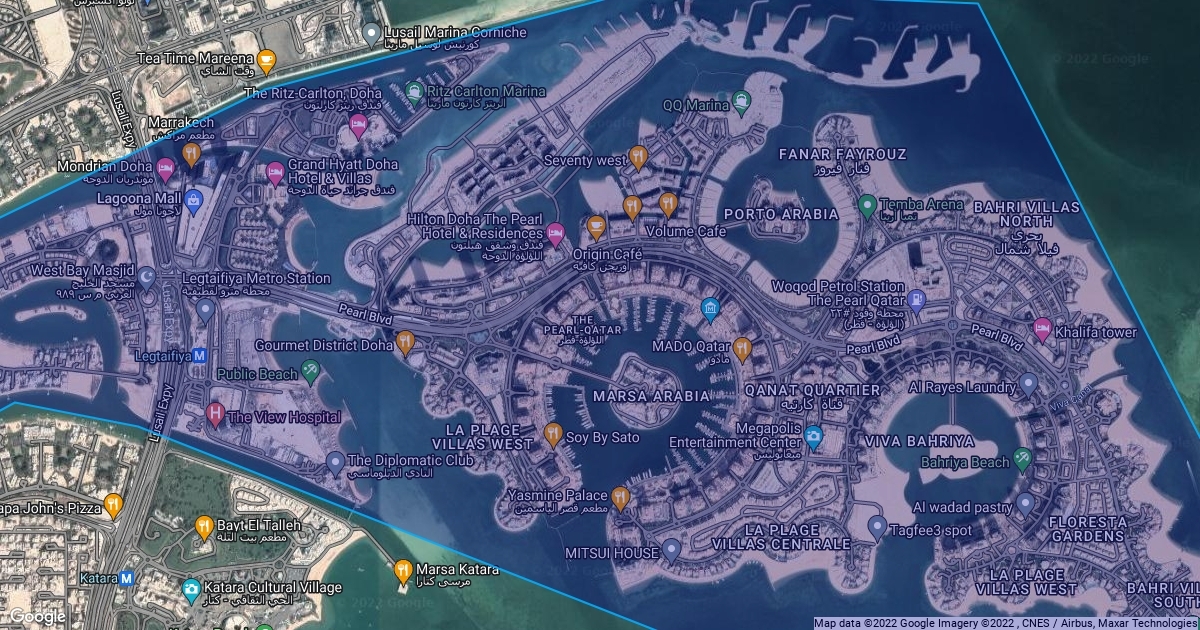Select the Hilton Doha The Pearl hotel pin
Screen dimensions: 1200x630
point(556,234)
